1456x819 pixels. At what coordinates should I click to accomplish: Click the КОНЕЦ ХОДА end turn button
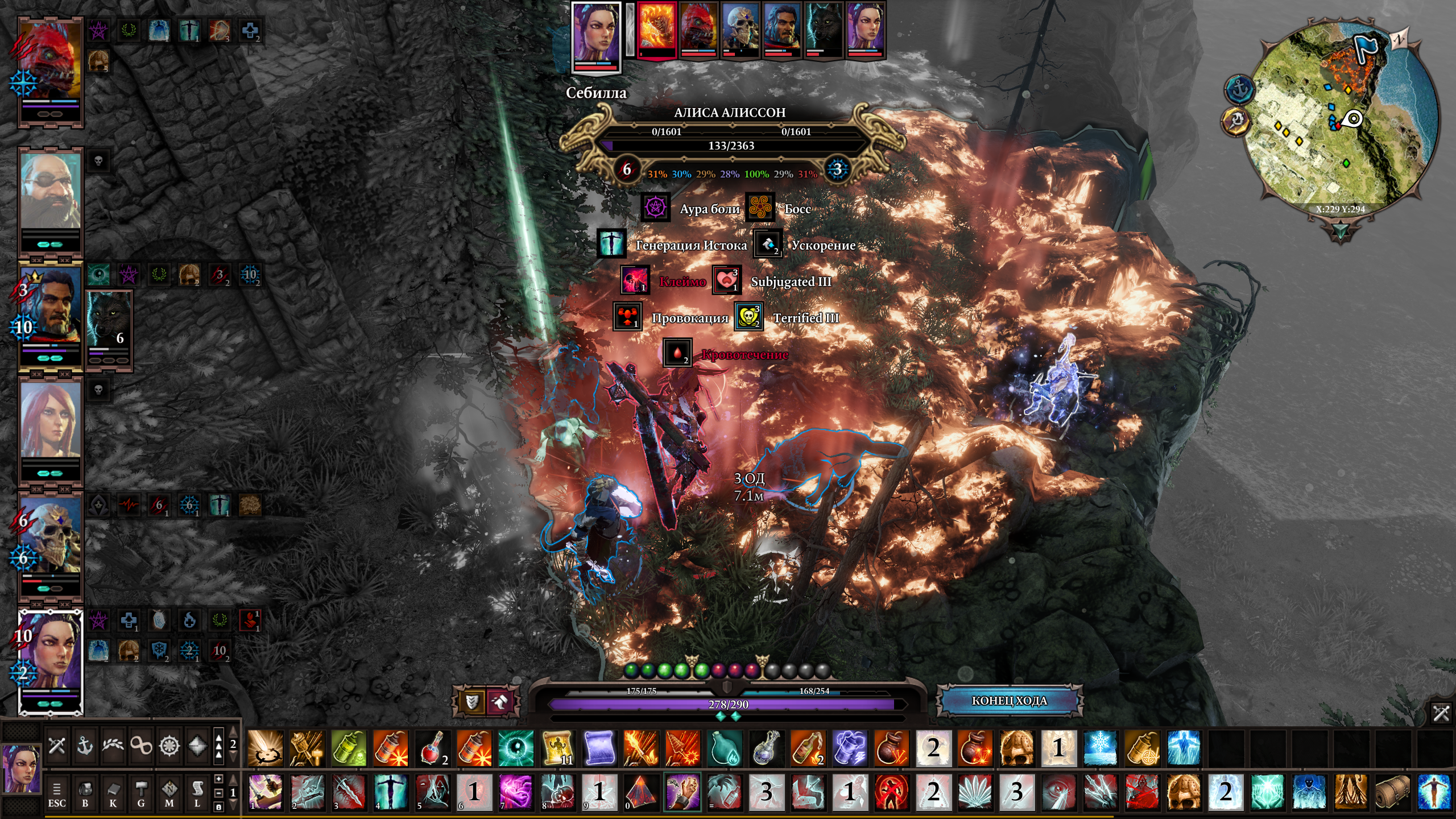tap(1009, 701)
